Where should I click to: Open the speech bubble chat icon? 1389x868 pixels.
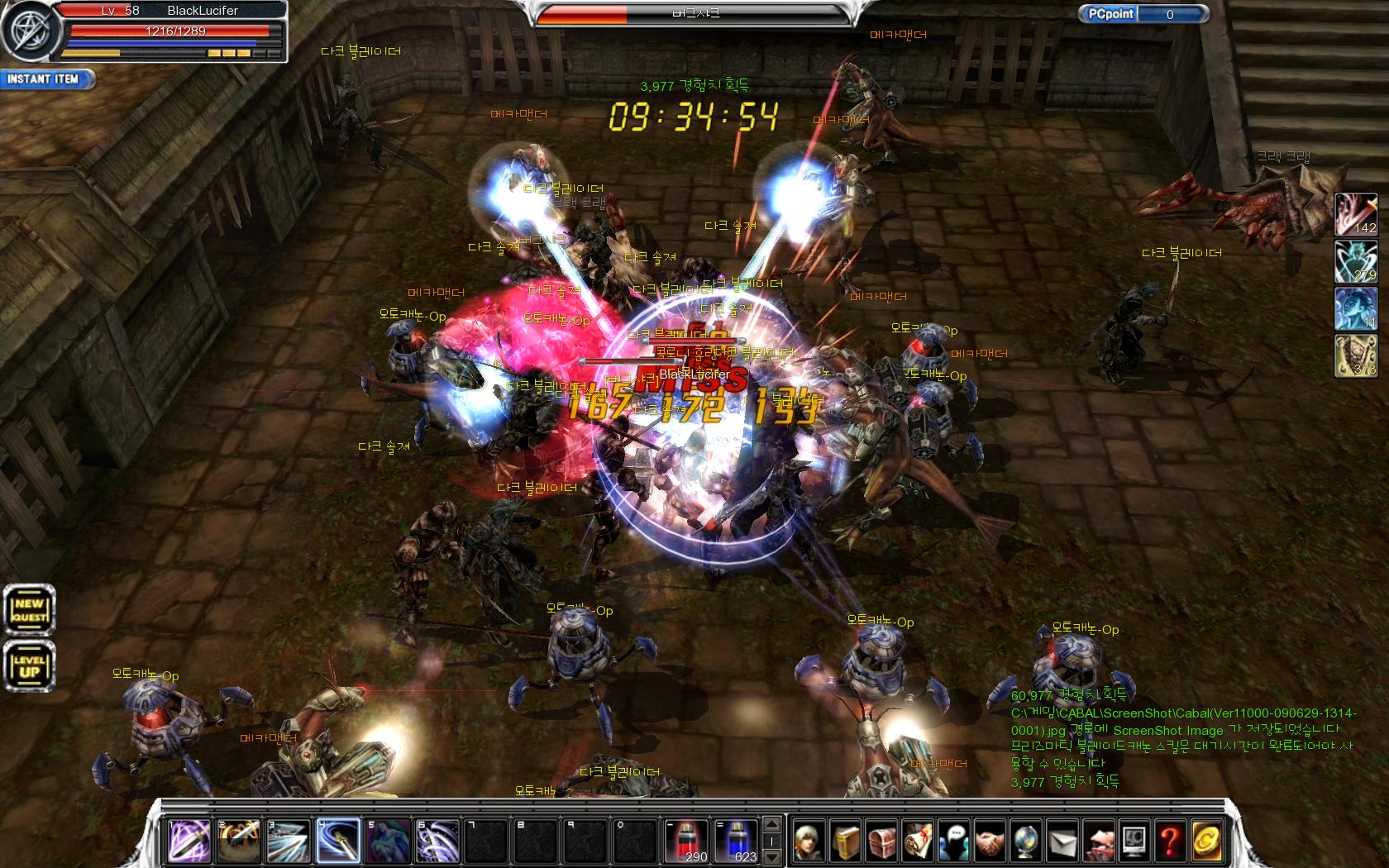(x=953, y=842)
